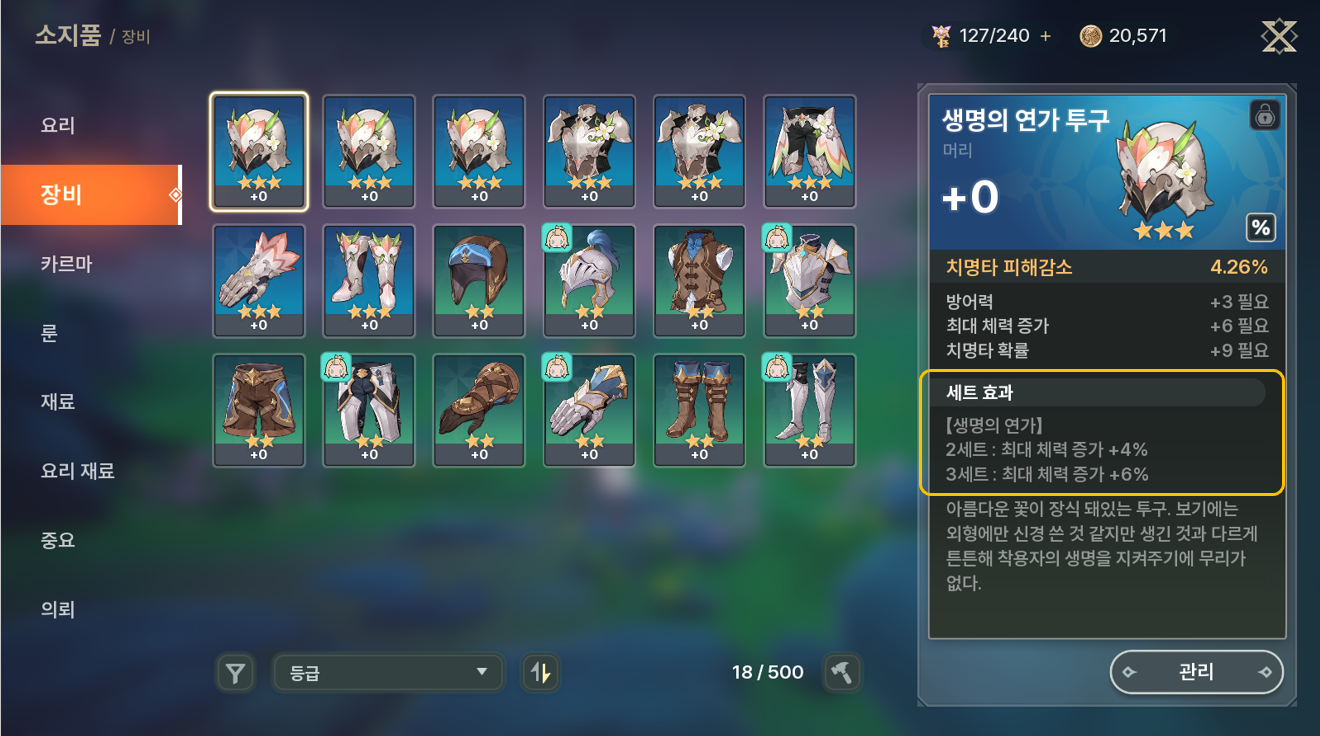Open the 중요 items tab

click(58, 540)
